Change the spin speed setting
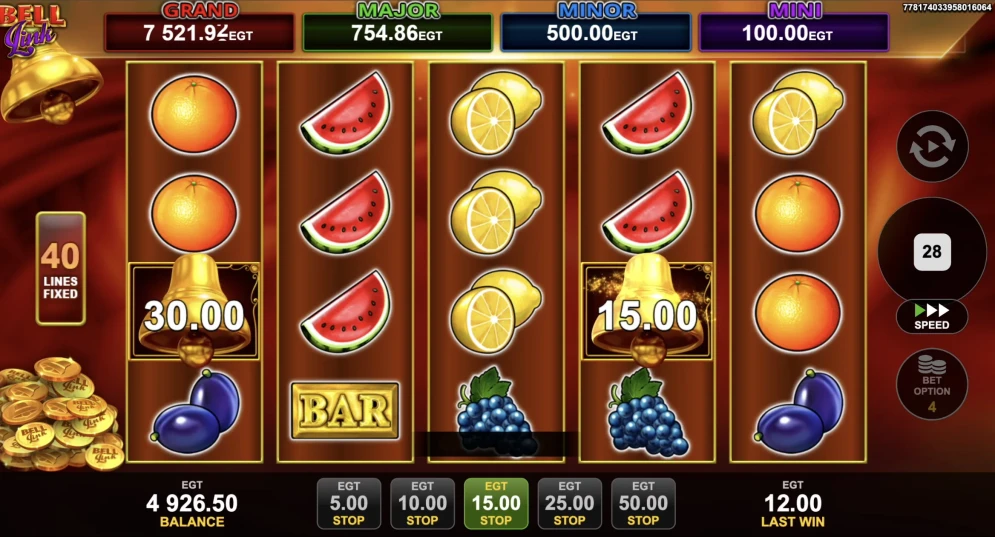Image resolution: width=995 pixels, height=537 pixels. coord(932,316)
